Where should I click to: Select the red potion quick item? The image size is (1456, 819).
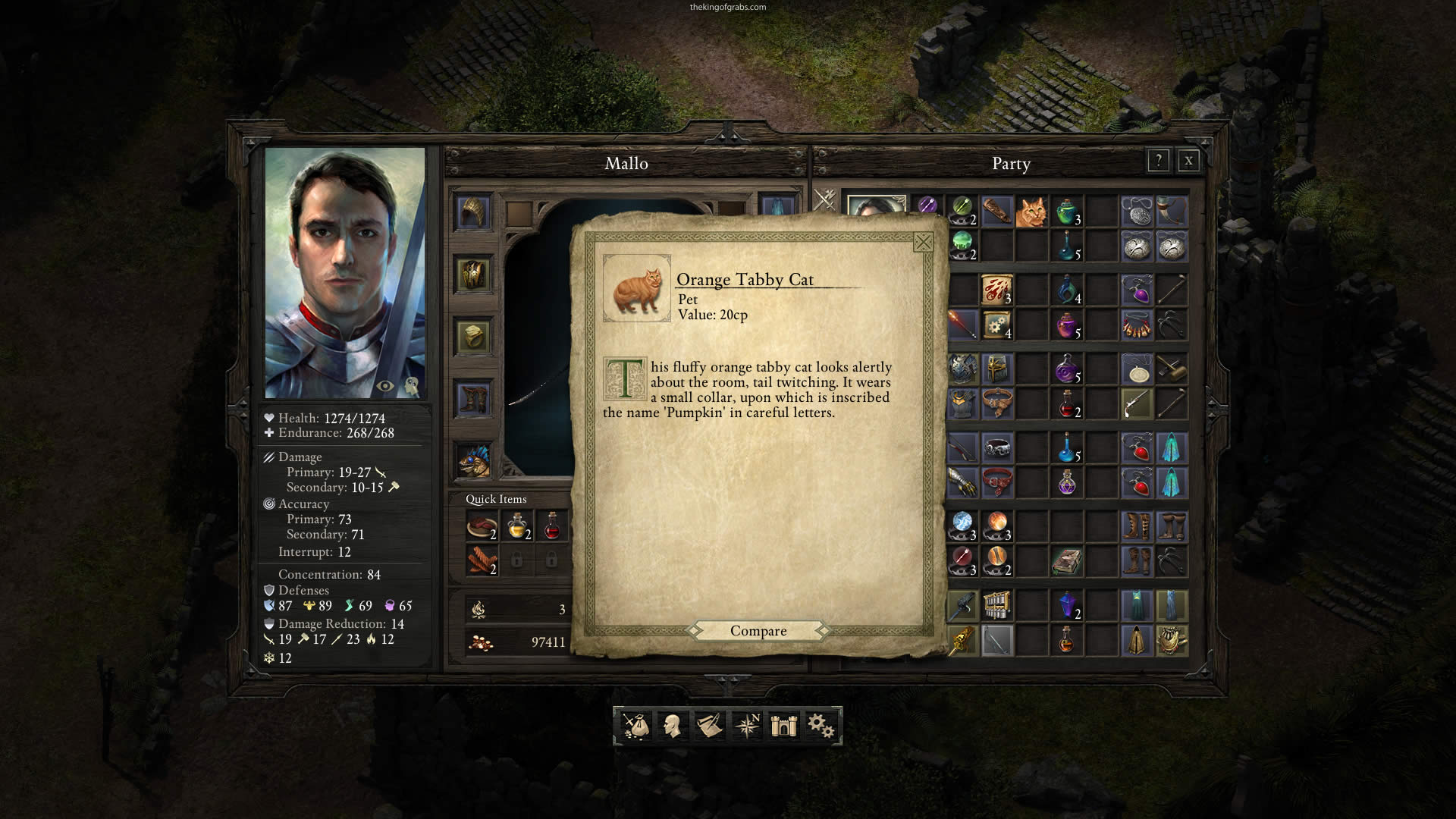[x=552, y=525]
